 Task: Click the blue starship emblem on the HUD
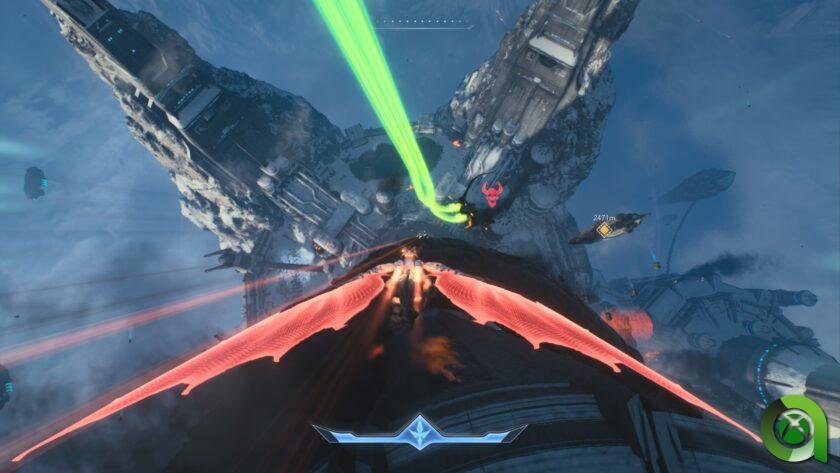[419, 433]
